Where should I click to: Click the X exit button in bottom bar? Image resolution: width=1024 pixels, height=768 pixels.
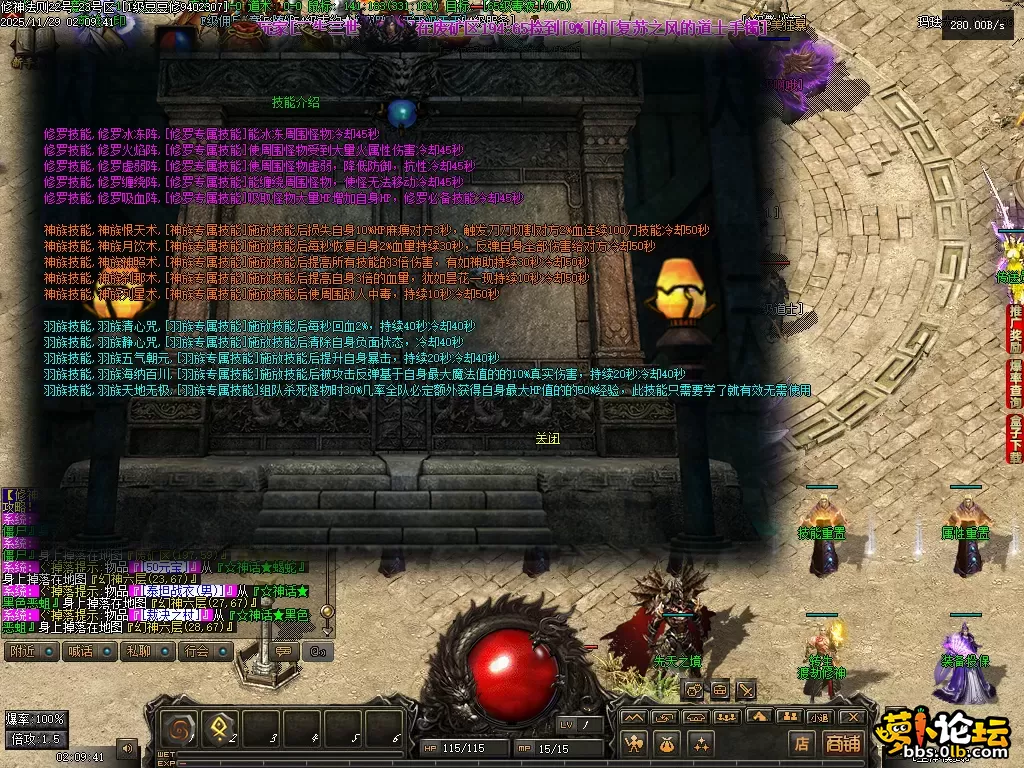click(x=852, y=716)
